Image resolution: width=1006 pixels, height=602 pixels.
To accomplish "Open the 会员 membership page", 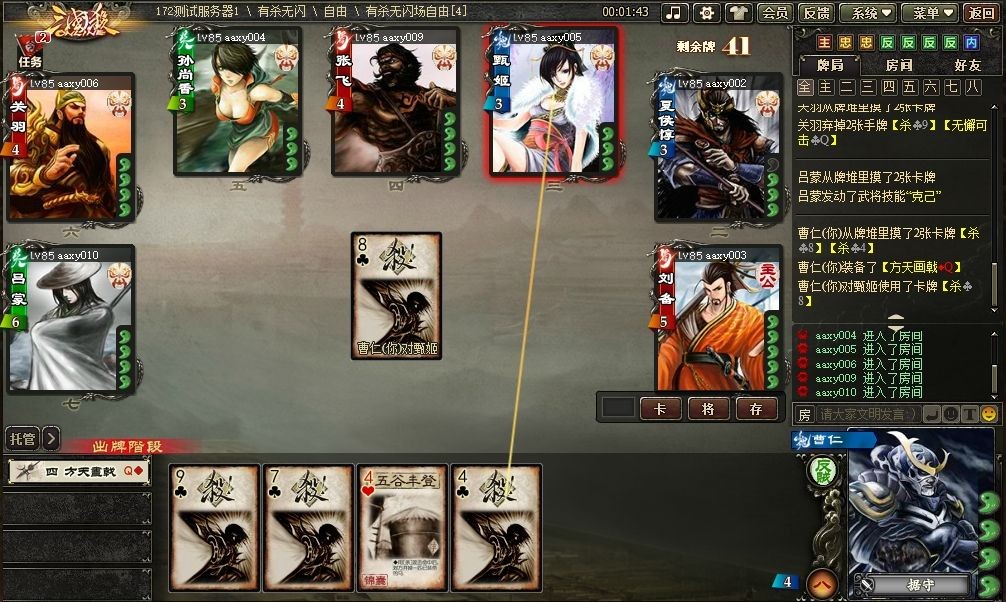I will [775, 13].
